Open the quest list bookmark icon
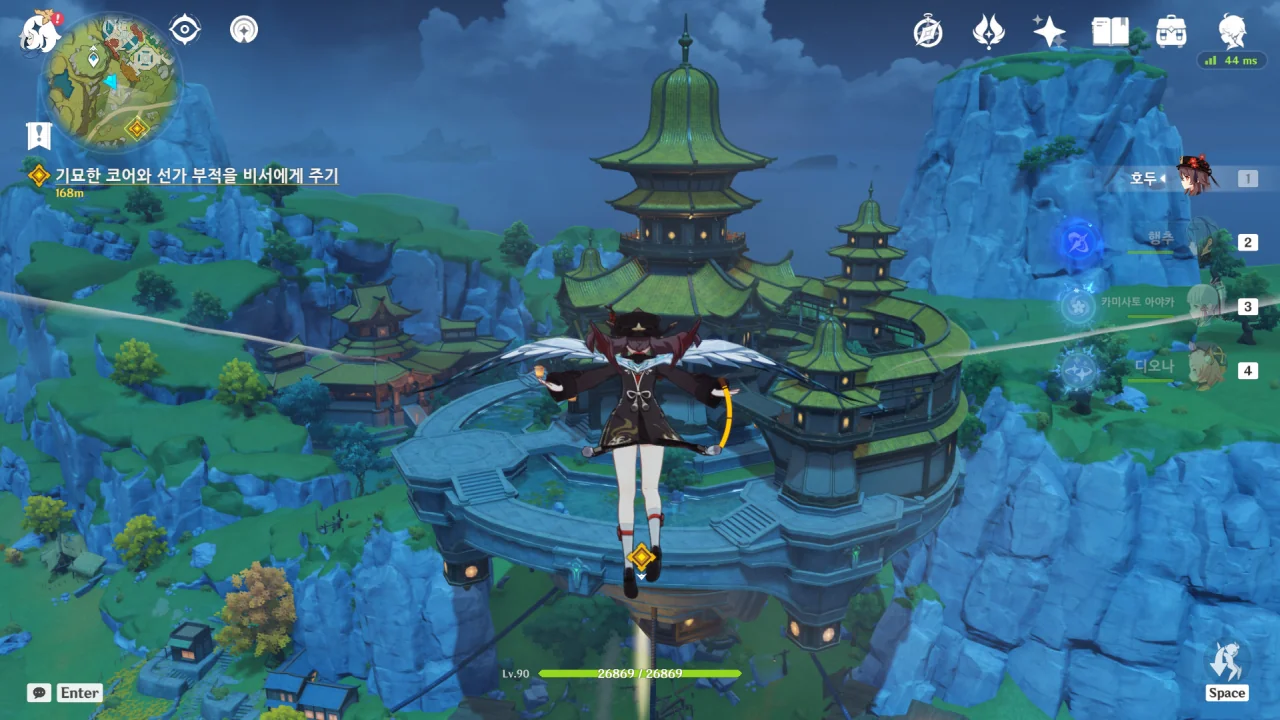The width and height of the screenshot is (1280, 720). coord(39,136)
